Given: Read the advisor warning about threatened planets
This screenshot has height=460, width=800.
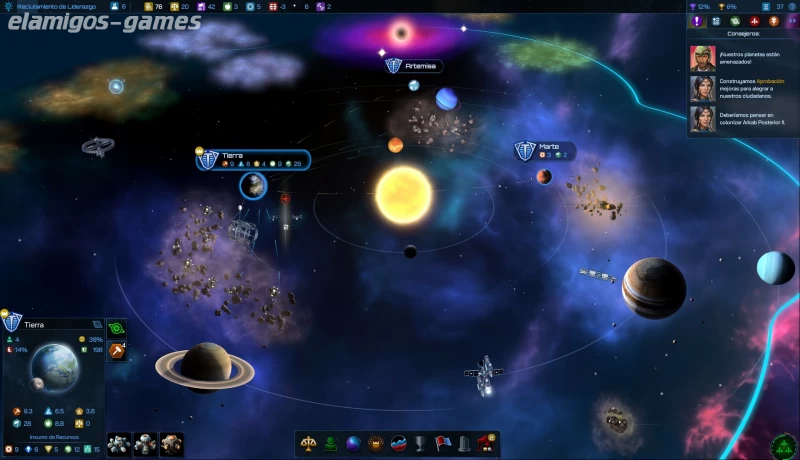Looking at the screenshot, I should 745,57.
